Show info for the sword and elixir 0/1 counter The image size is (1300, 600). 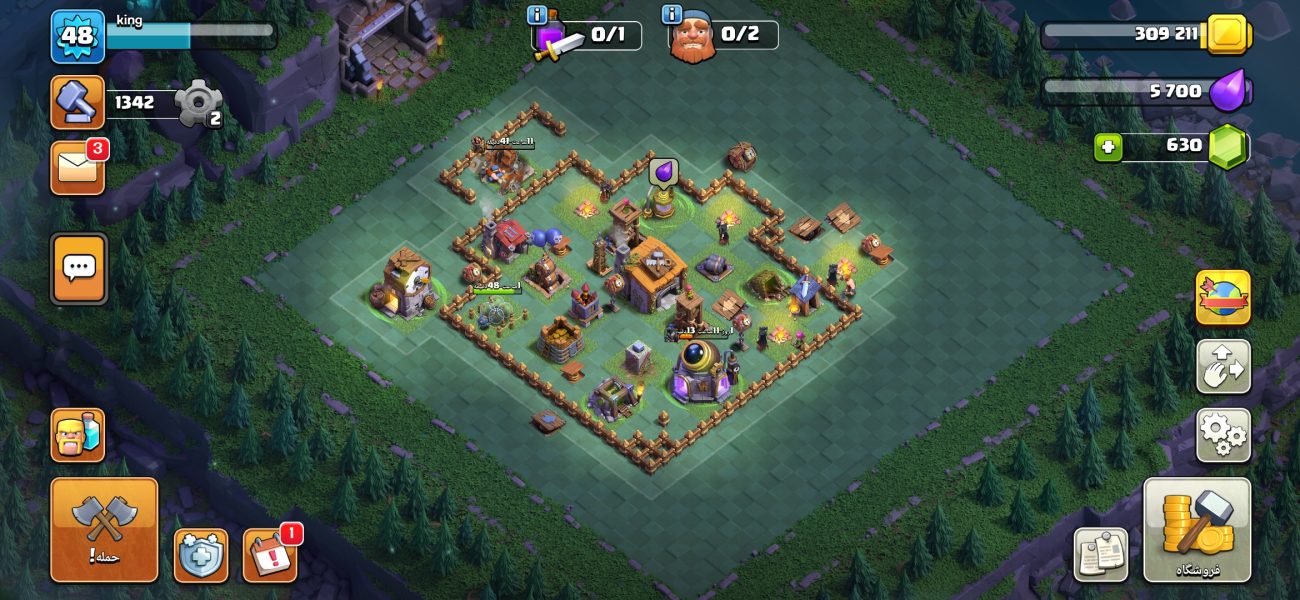click(x=537, y=15)
